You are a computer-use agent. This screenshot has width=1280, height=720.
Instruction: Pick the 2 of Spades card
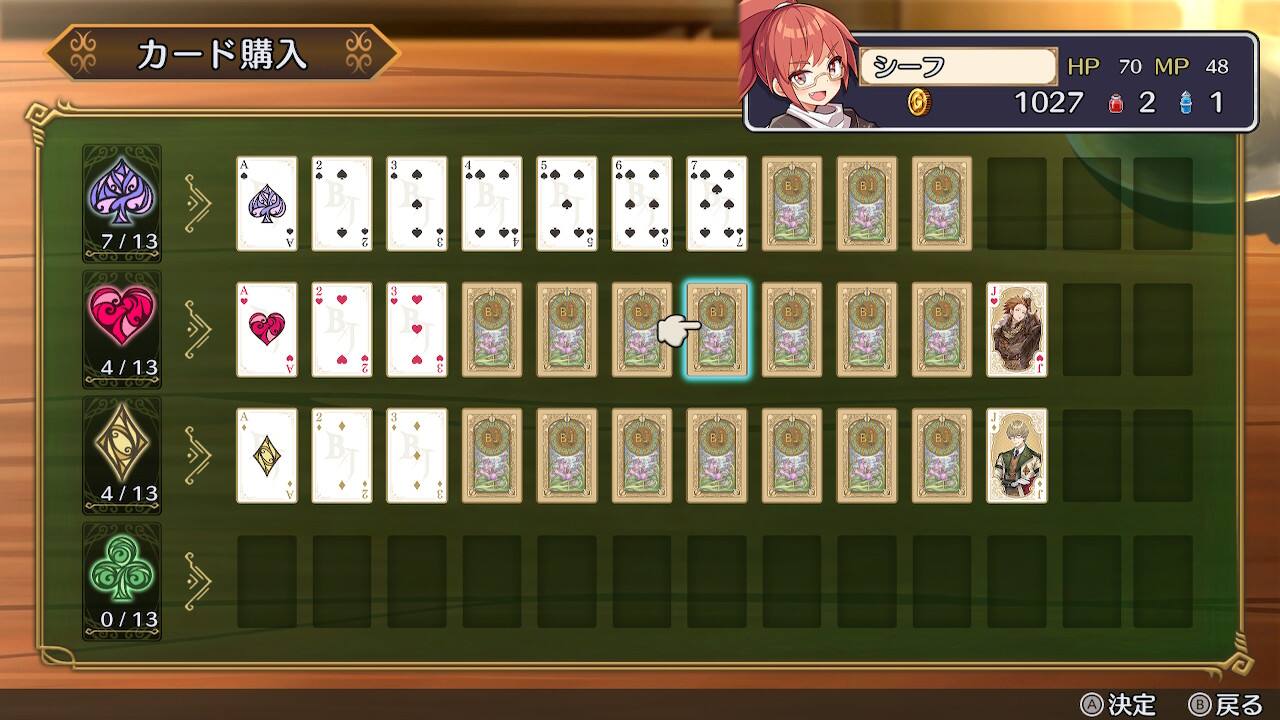(342, 203)
